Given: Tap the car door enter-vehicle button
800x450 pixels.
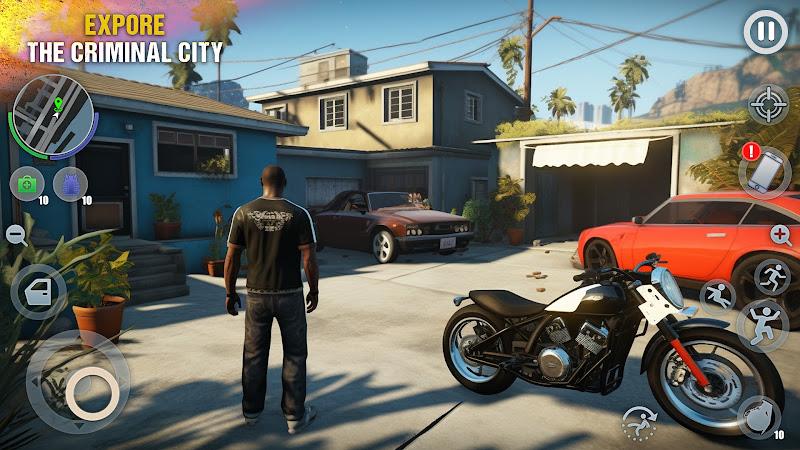Looking at the screenshot, I should pyautogui.click(x=38, y=291).
